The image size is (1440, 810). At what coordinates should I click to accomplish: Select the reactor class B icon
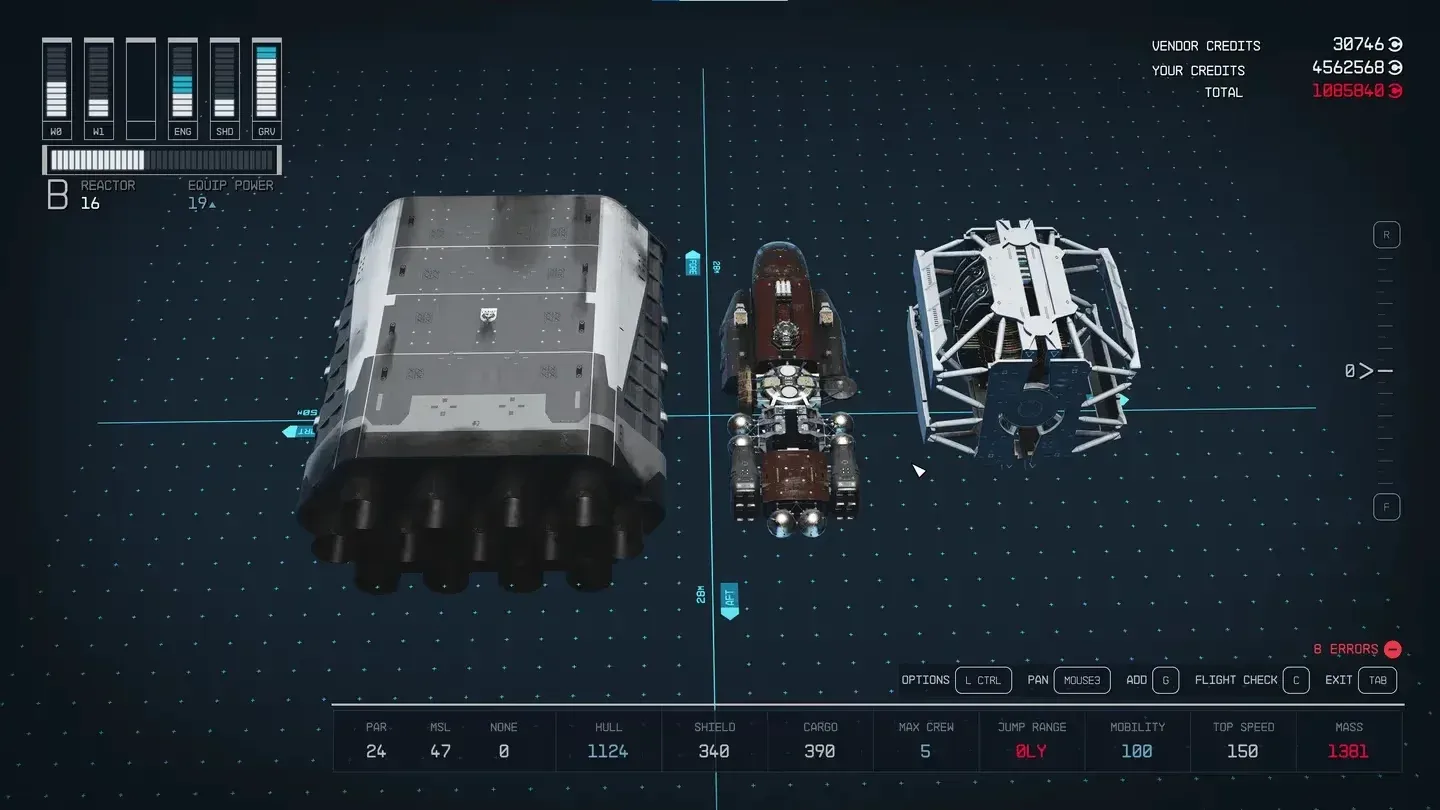click(56, 194)
